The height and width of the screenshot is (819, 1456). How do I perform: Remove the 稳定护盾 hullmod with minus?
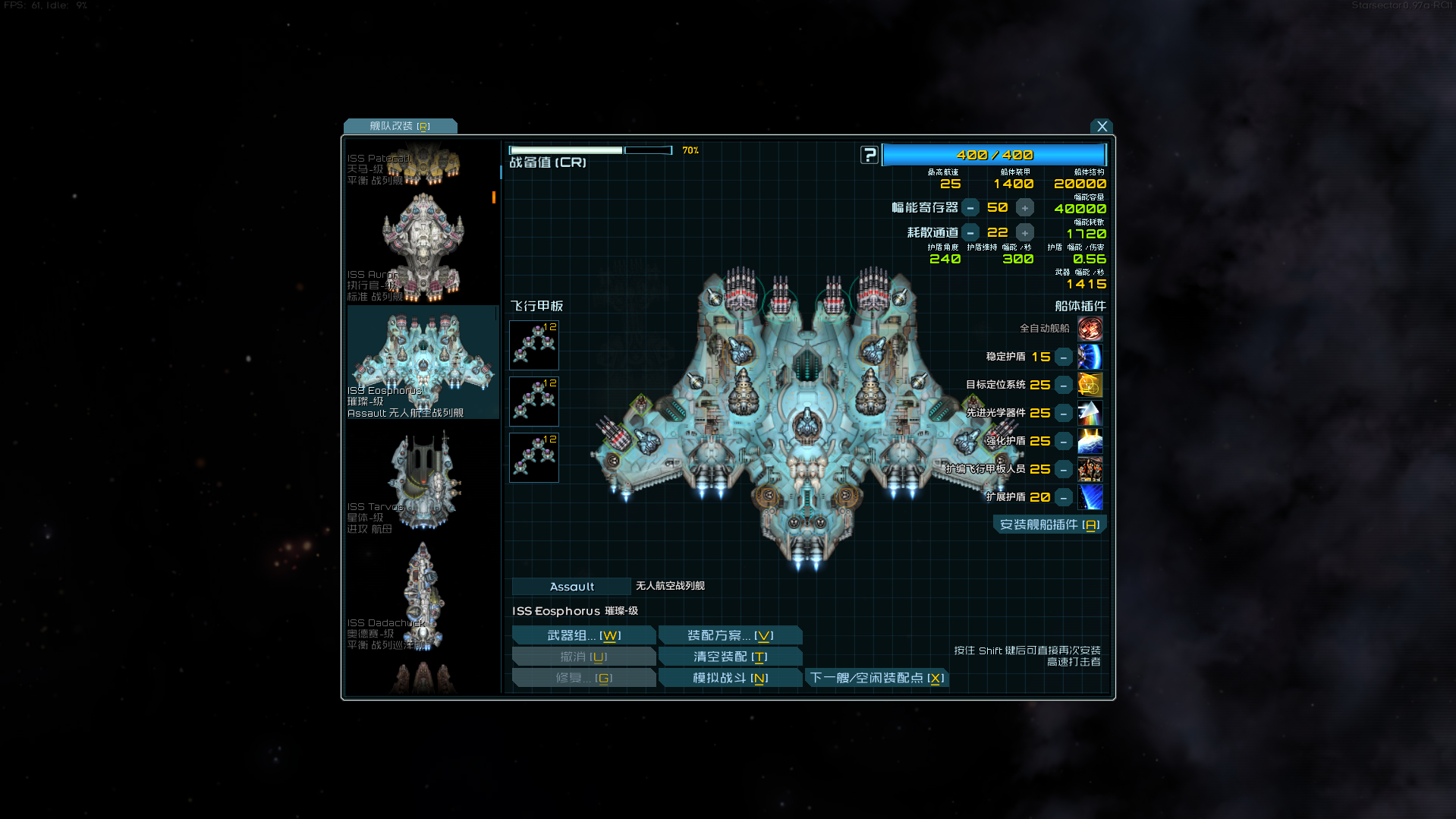[x=1064, y=357]
